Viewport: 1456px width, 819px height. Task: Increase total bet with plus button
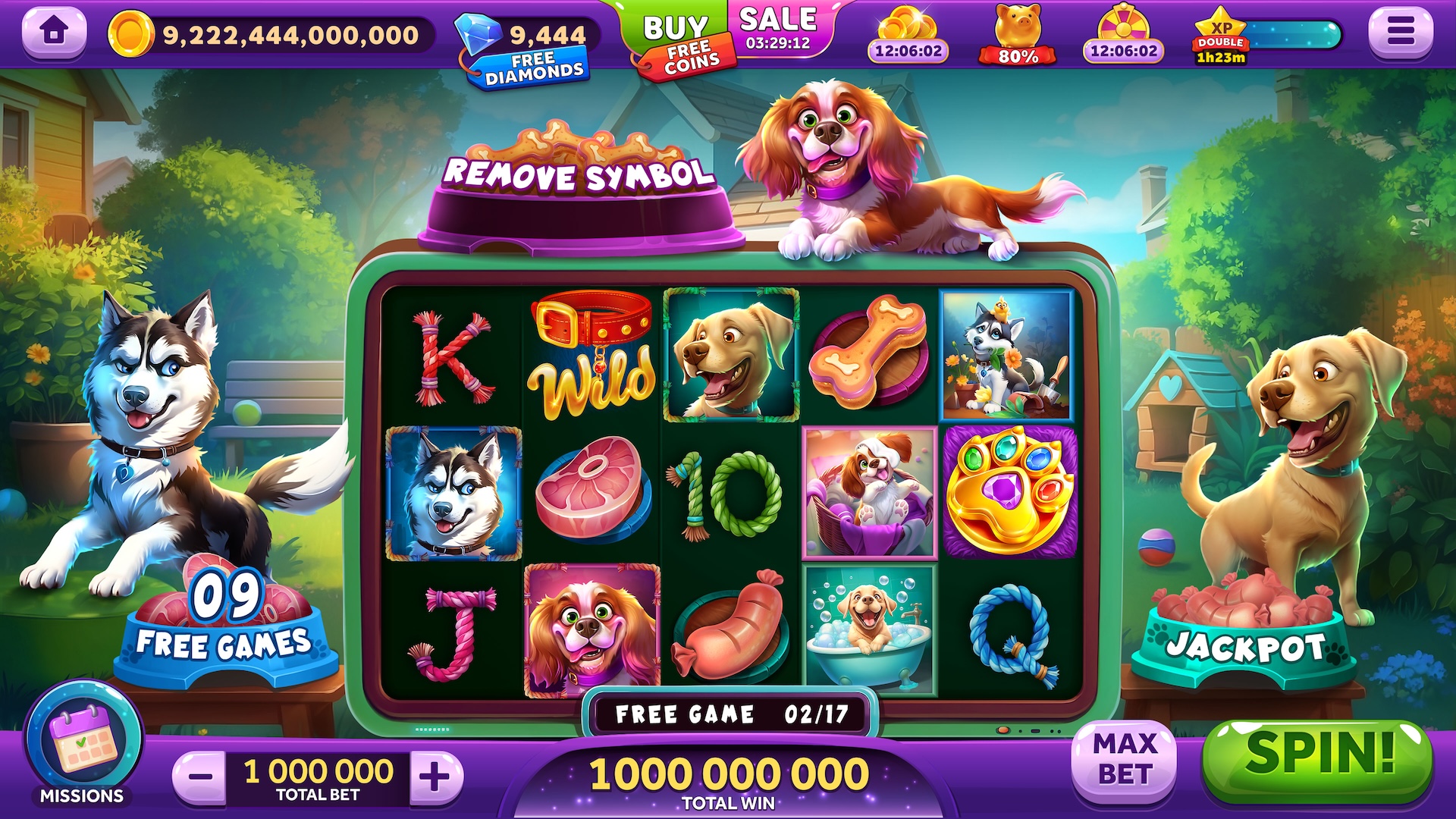435,777
